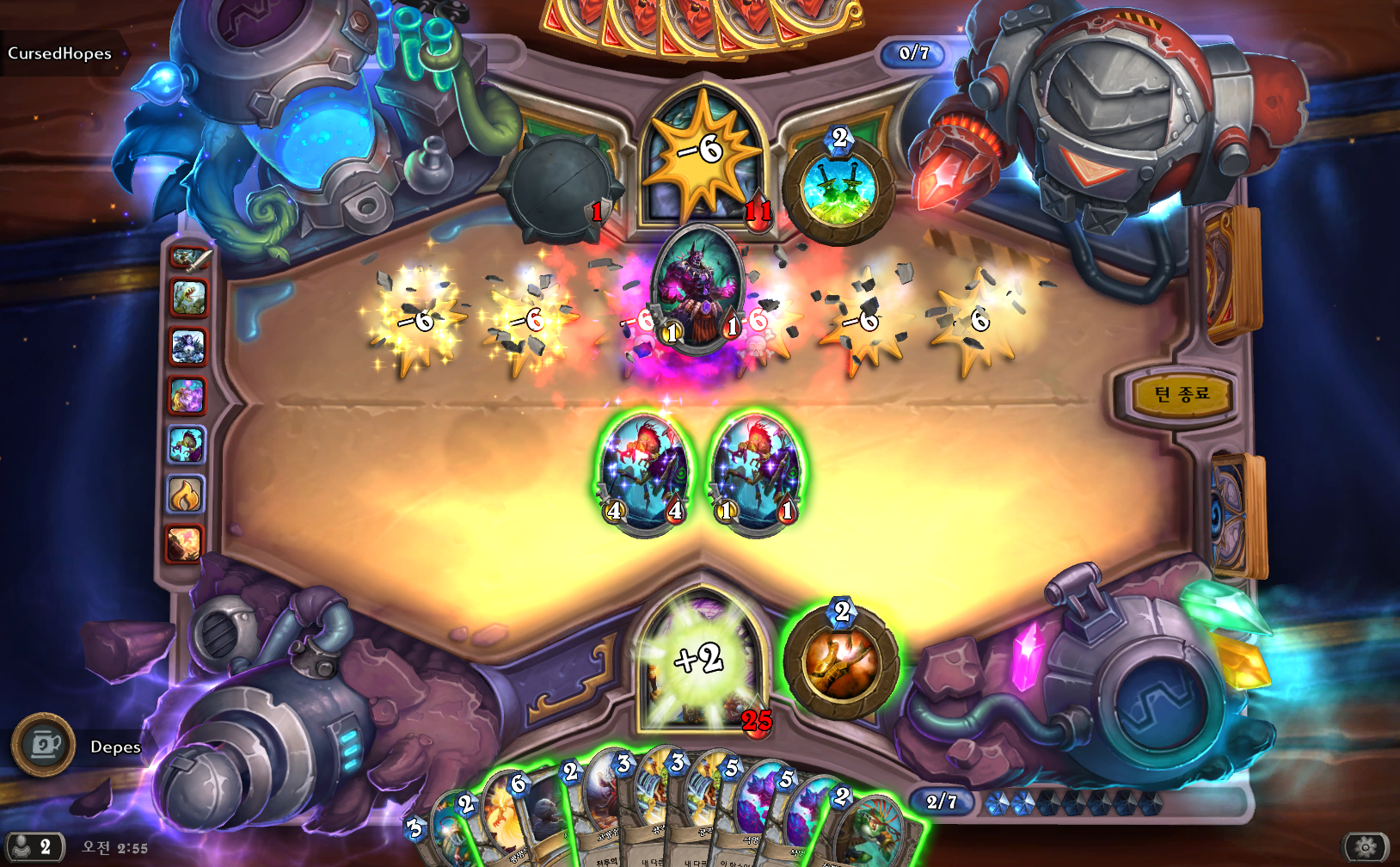Inspect the opponent's 2-mana hero power
The image size is (1400, 867).
pos(838,189)
